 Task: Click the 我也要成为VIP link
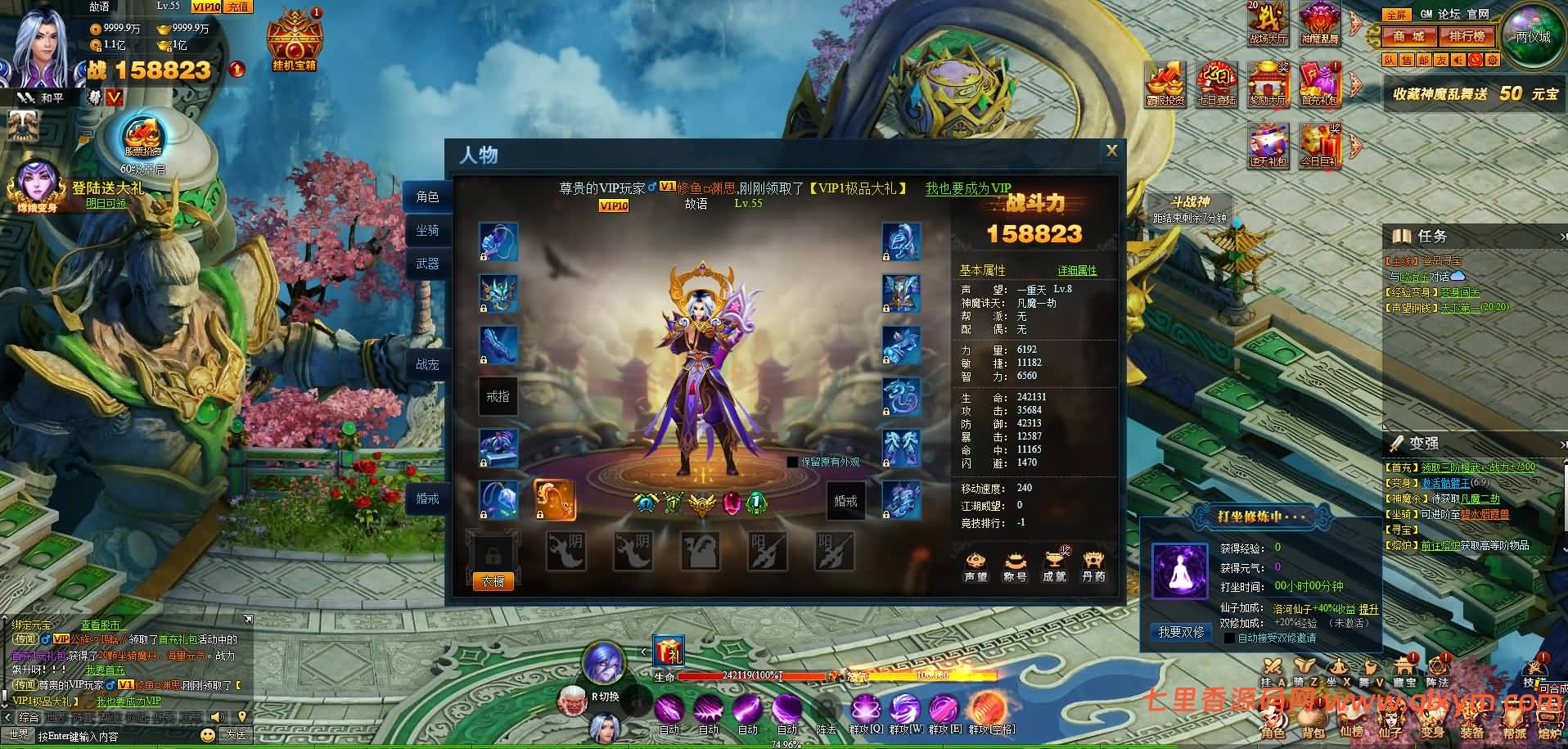(x=968, y=188)
